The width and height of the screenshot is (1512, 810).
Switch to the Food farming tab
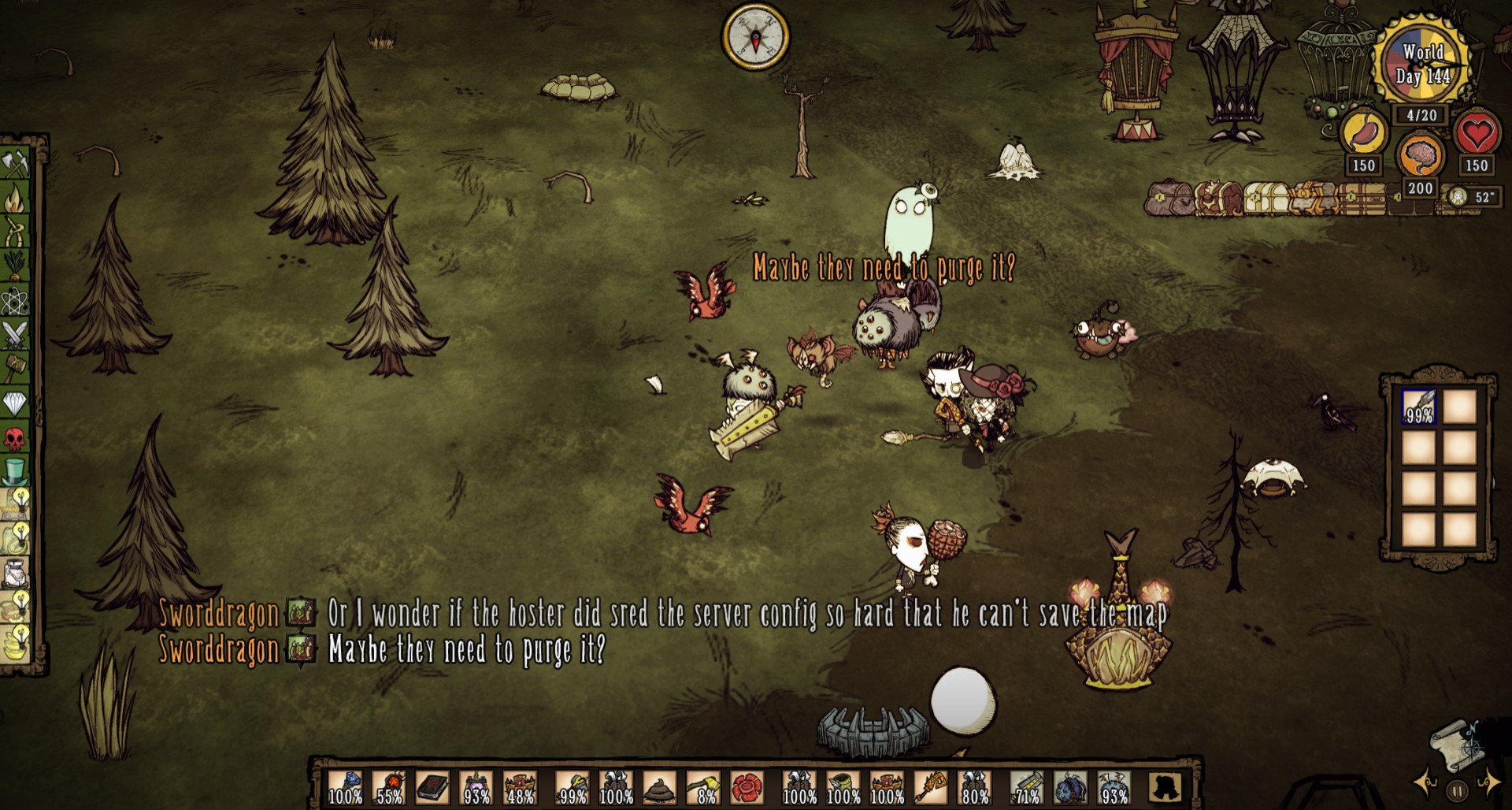pos(16,266)
